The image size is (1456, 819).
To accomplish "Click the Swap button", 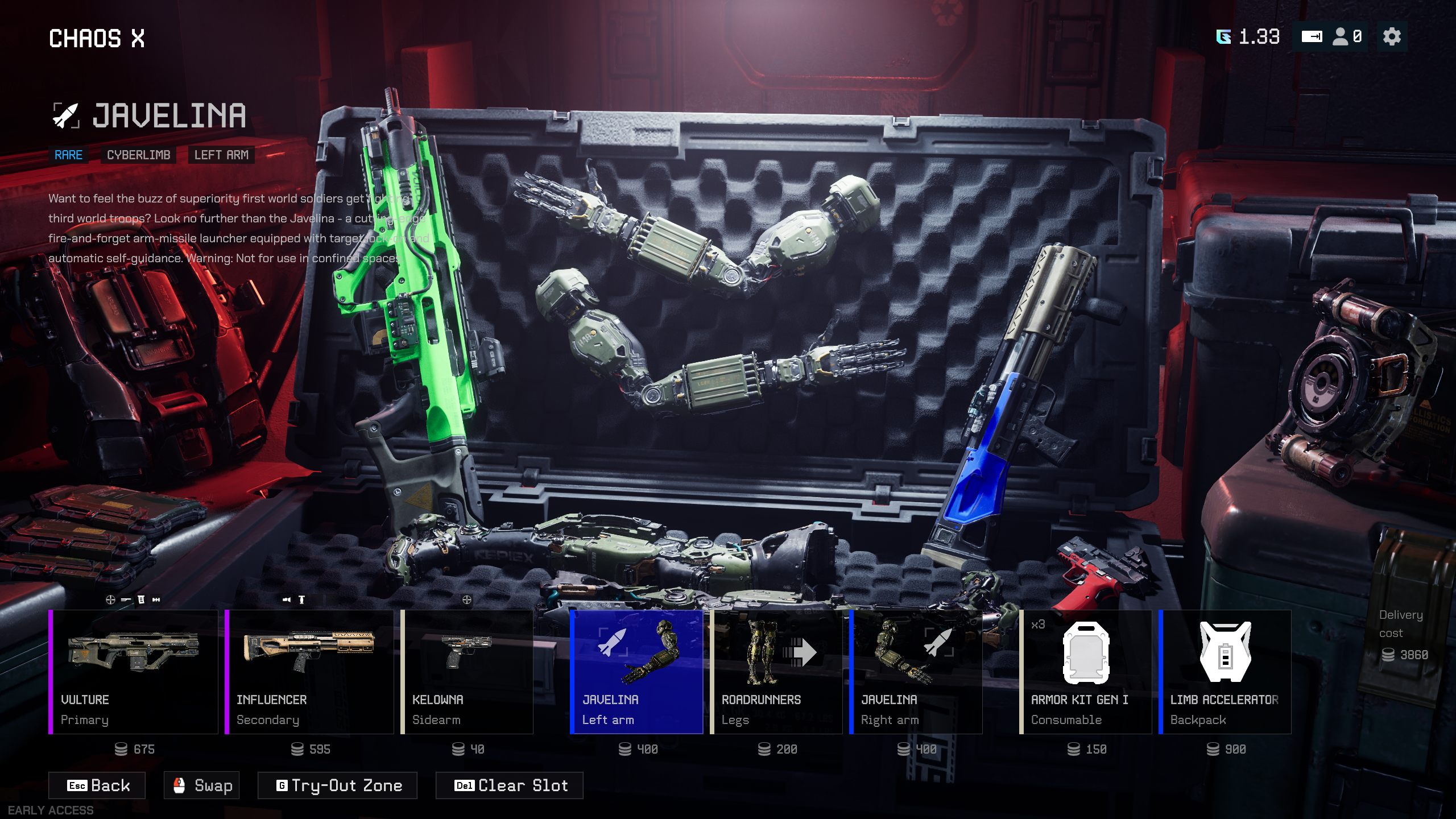I will click(x=202, y=785).
